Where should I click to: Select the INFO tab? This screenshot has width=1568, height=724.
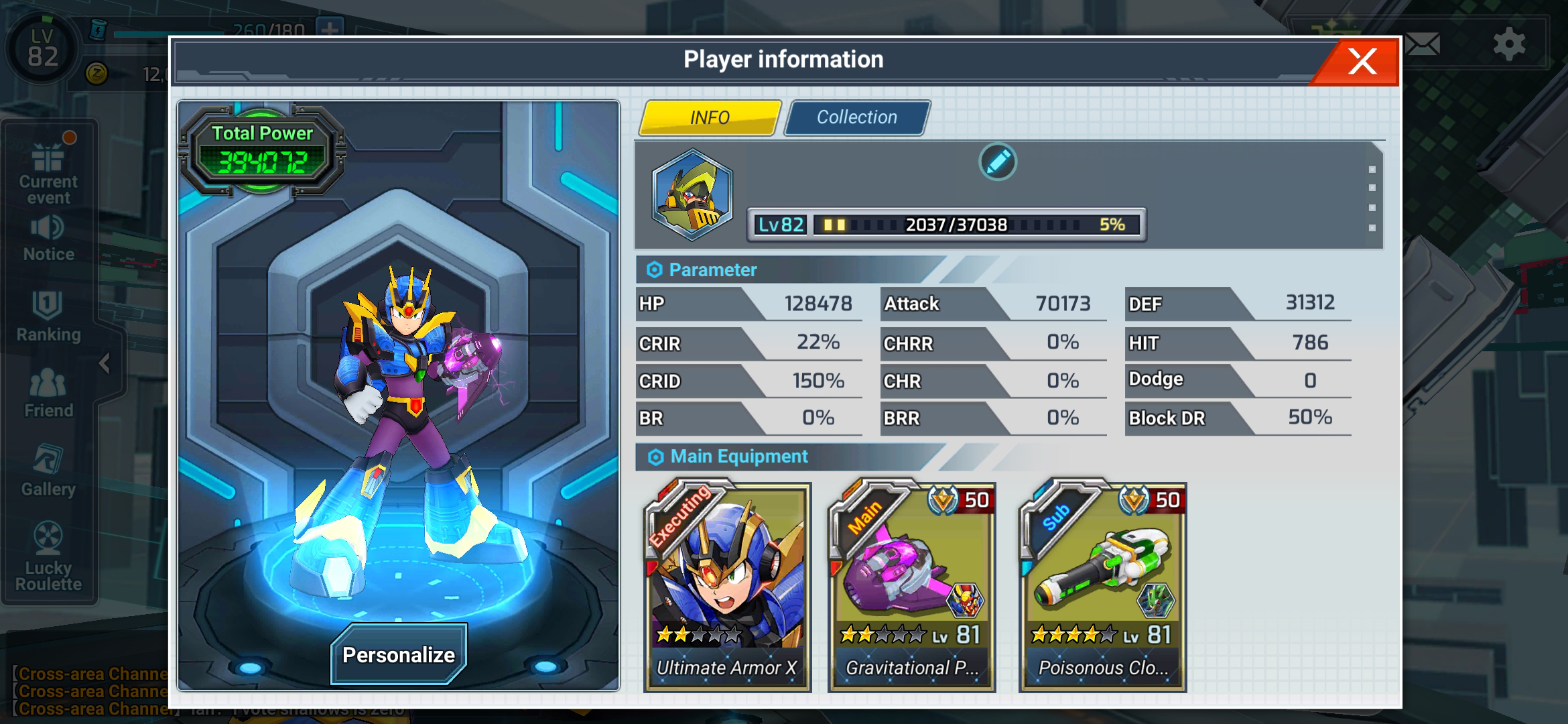[x=709, y=117]
